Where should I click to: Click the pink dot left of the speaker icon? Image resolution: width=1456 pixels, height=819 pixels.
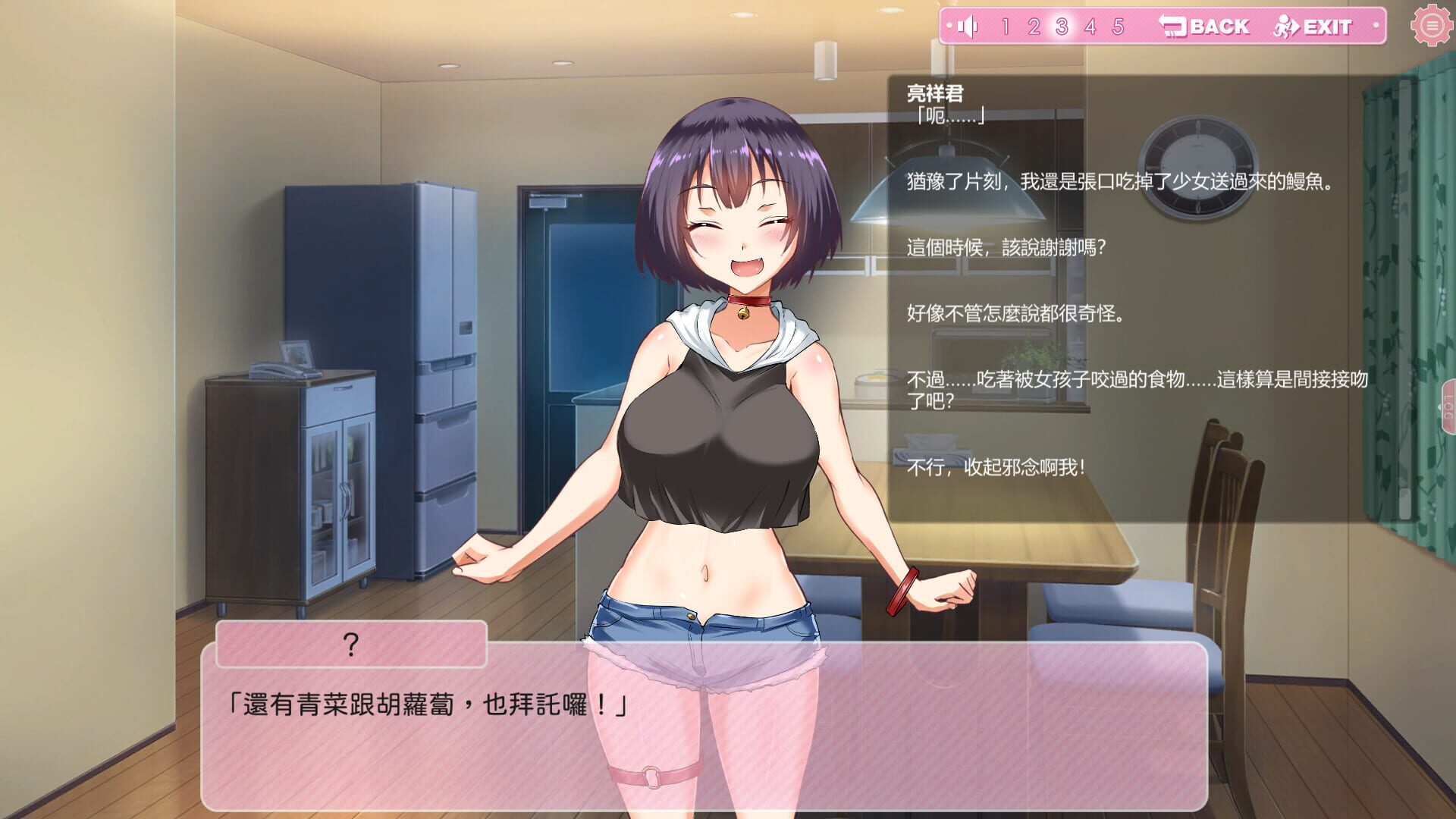[x=949, y=26]
